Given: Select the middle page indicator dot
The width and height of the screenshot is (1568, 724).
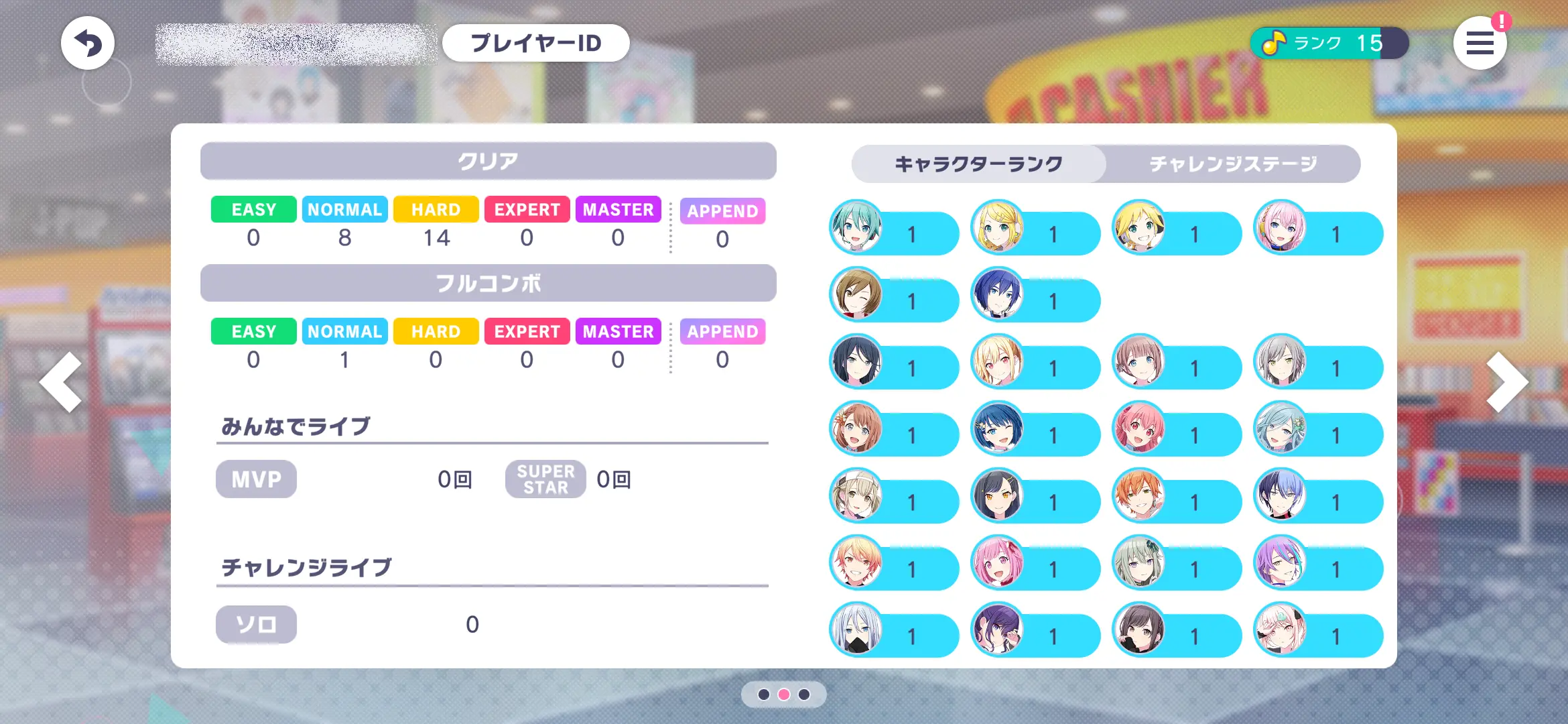Looking at the screenshot, I should [784, 695].
